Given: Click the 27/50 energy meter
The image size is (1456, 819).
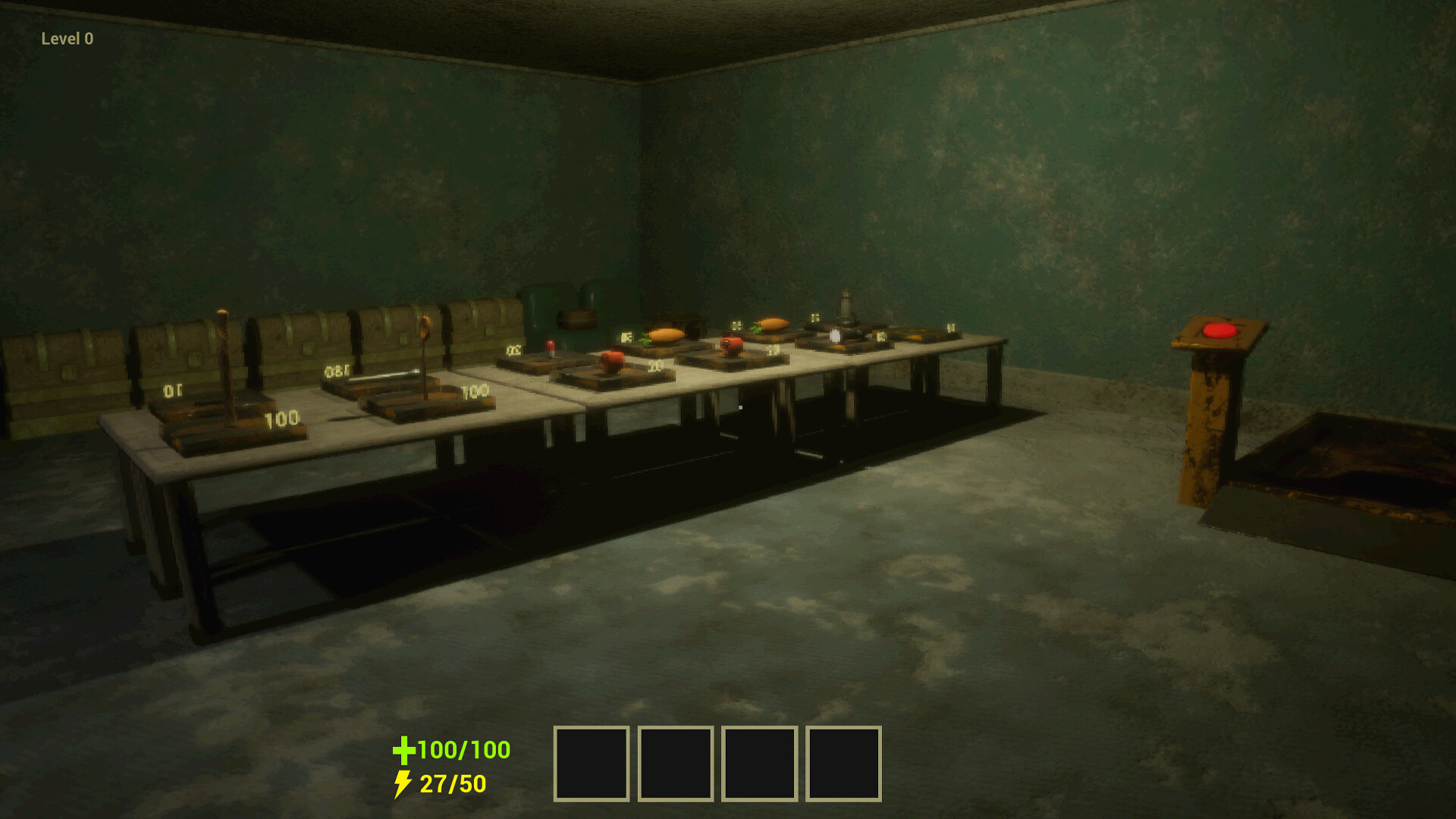Looking at the screenshot, I should [x=451, y=782].
